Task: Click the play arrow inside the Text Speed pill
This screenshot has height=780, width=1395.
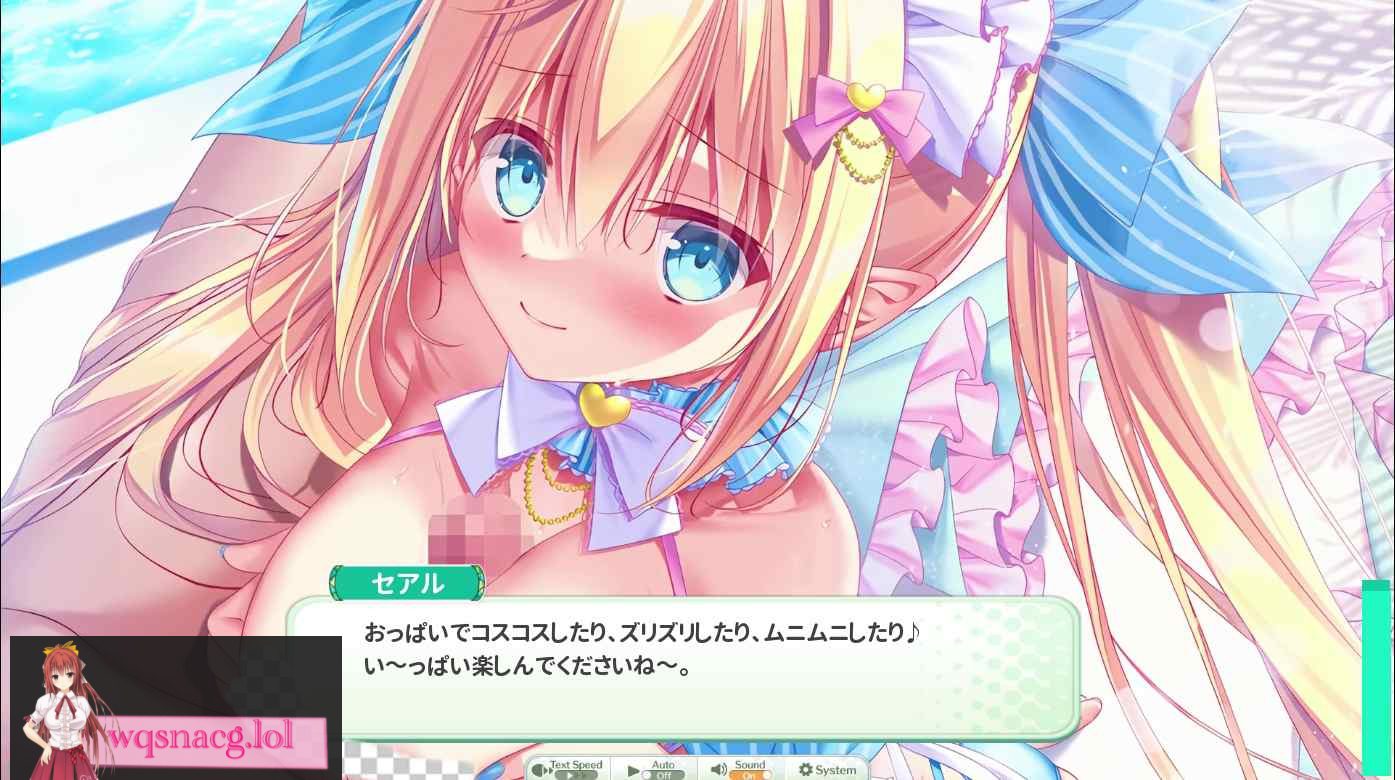Action: [568, 773]
